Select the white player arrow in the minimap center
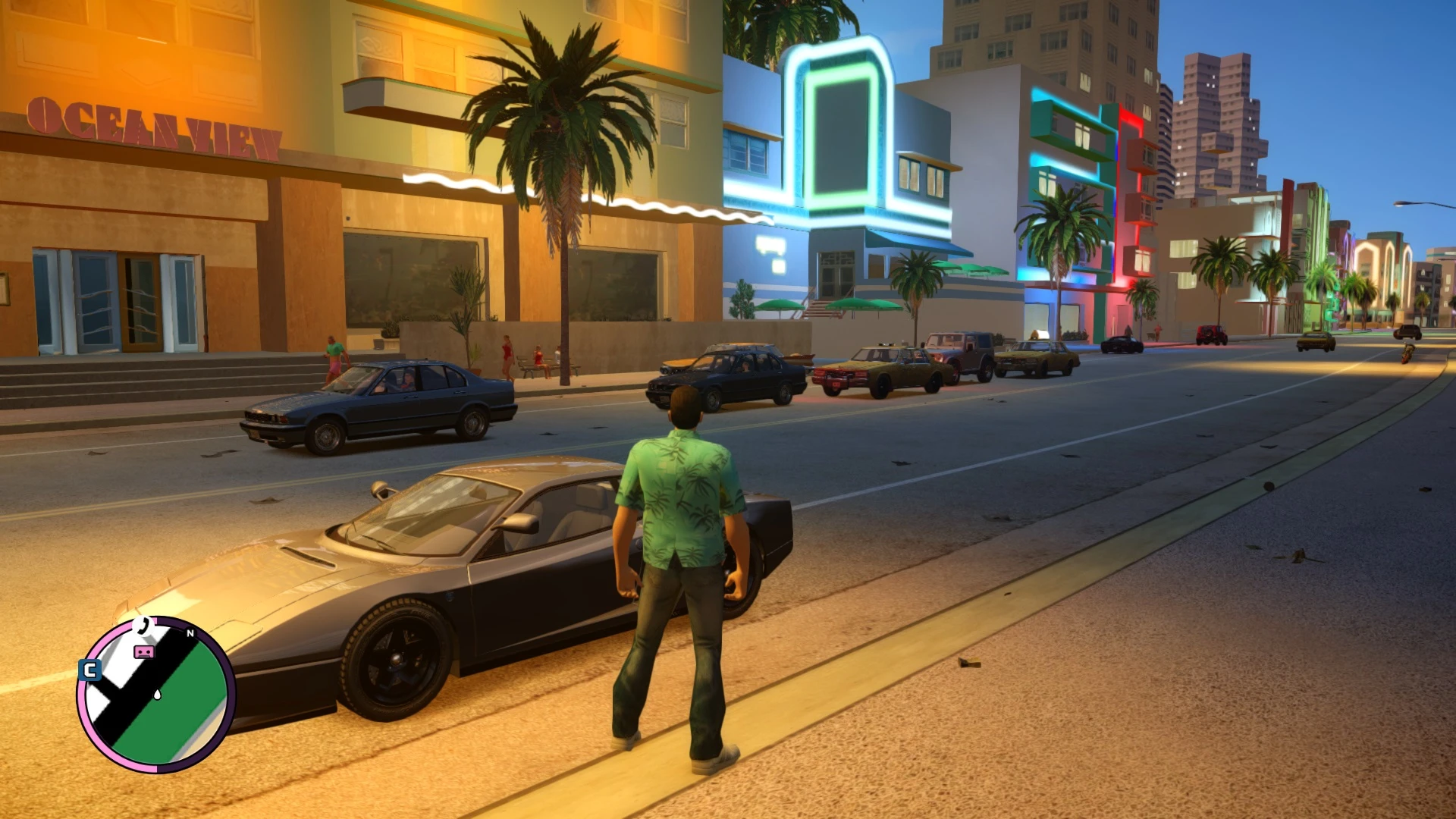The height and width of the screenshot is (819, 1456). tap(157, 695)
